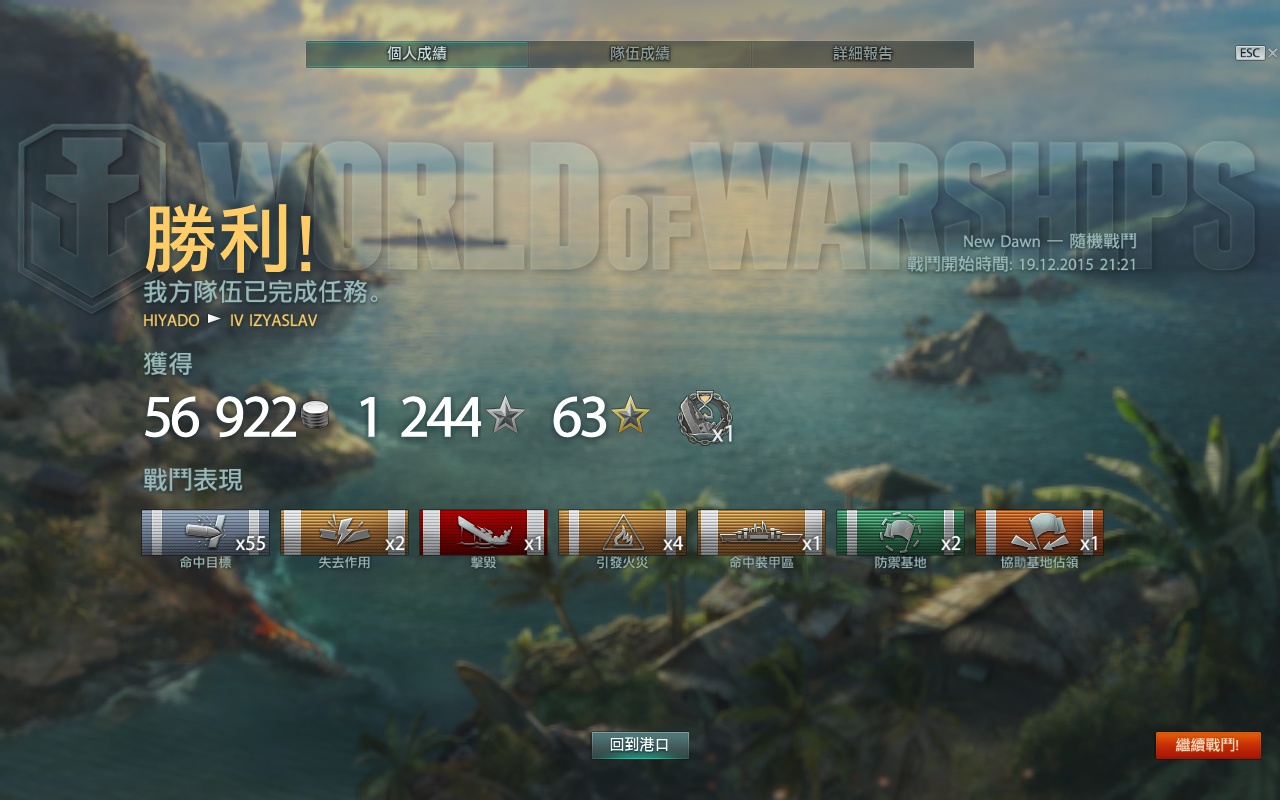Click the red 繼續戰鬥! button
1280x800 pixels.
pos(1207,745)
